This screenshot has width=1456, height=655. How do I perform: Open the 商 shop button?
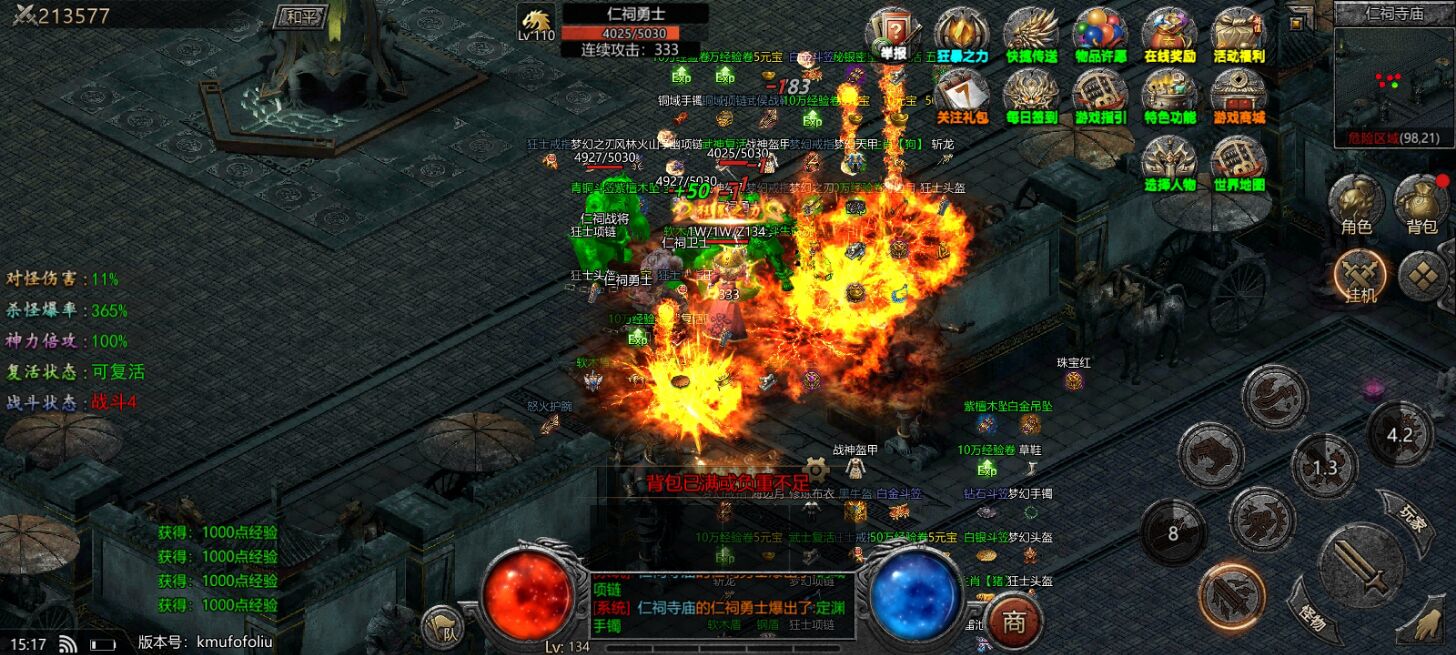[x=1014, y=622]
